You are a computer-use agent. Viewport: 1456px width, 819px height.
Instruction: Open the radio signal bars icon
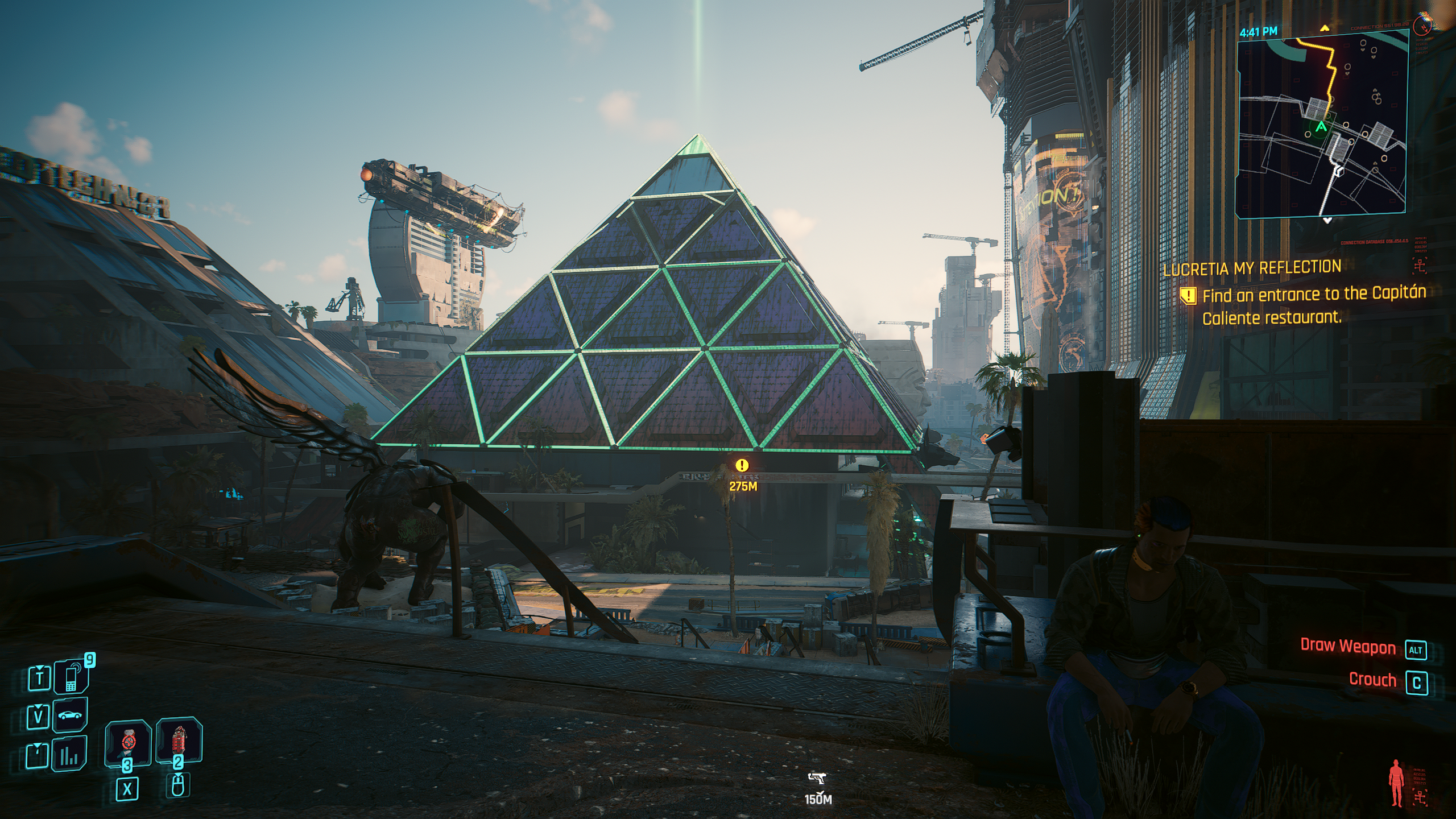click(70, 755)
